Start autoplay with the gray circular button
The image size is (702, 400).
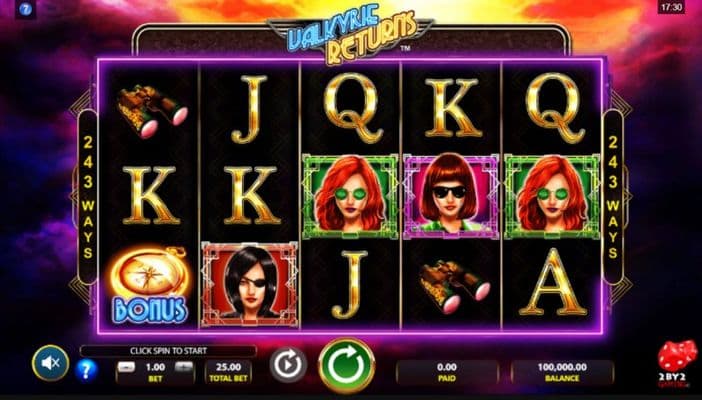pos(288,365)
